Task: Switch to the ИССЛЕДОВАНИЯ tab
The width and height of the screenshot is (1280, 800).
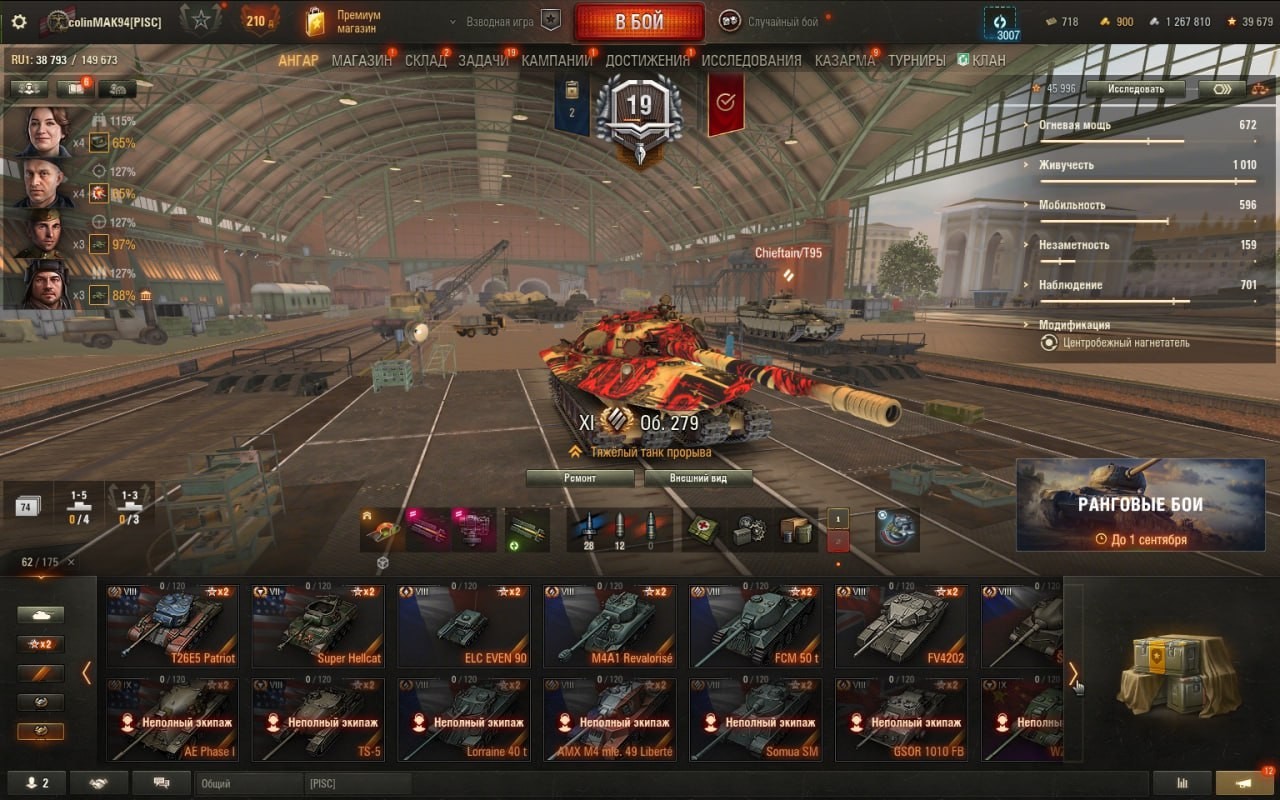Action: click(751, 60)
